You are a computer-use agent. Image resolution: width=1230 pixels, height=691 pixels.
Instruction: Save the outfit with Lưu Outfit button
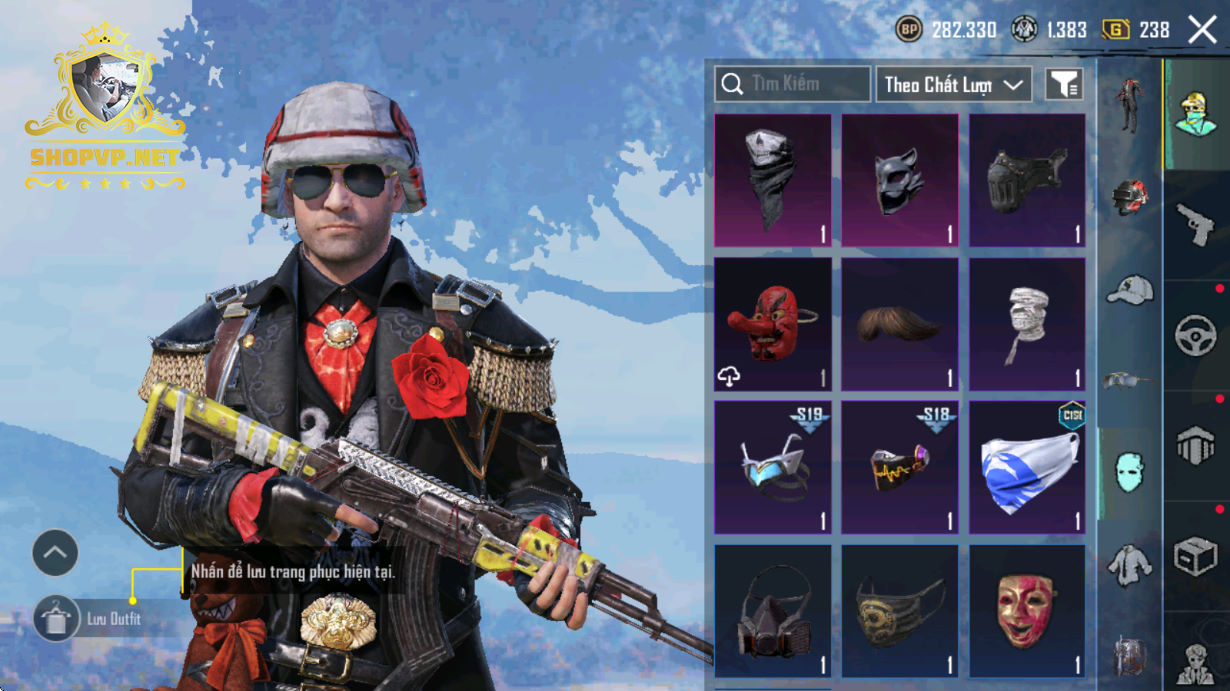tap(57, 619)
